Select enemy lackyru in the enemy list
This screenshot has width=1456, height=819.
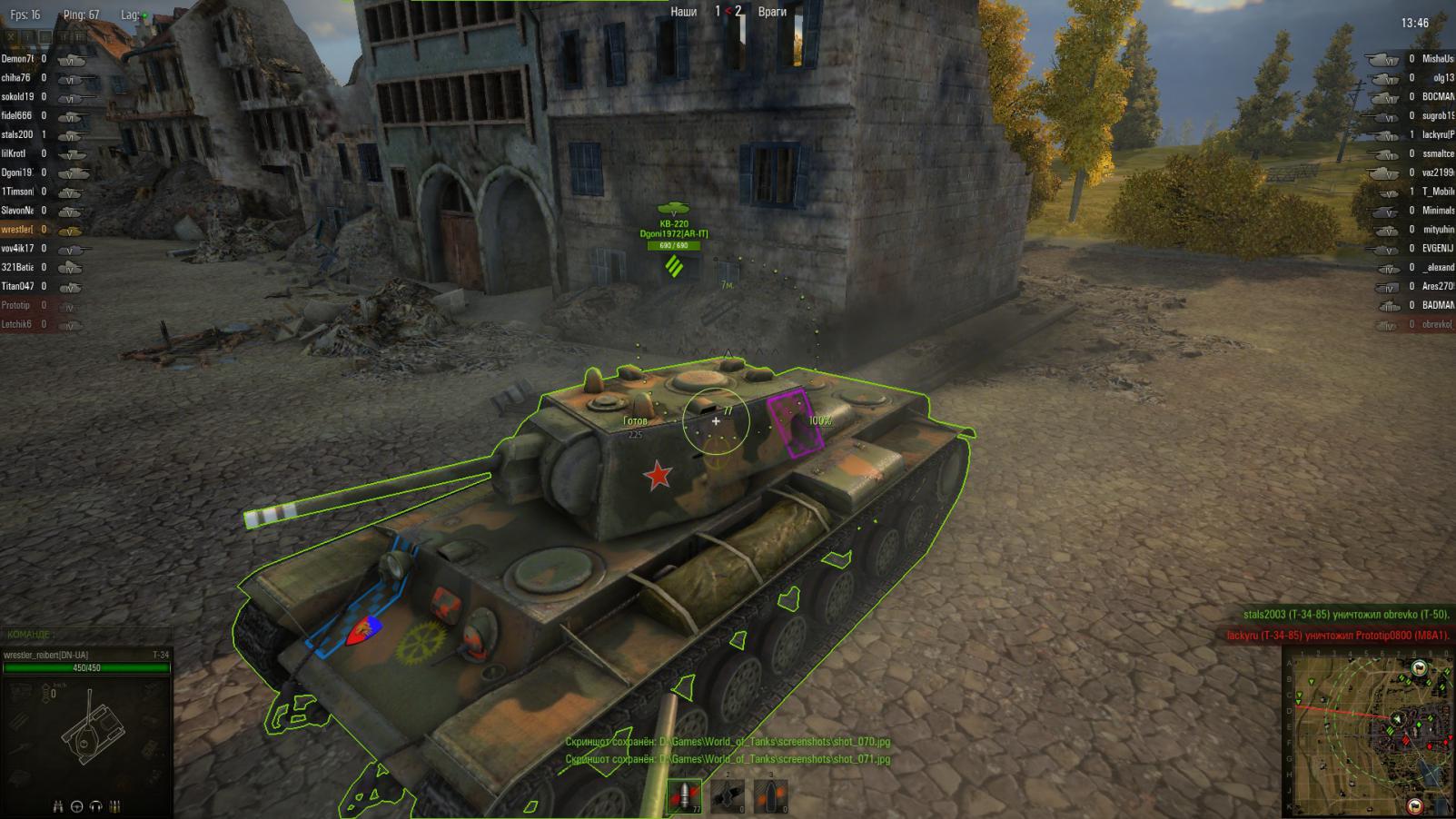click(x=1437, y=134)
